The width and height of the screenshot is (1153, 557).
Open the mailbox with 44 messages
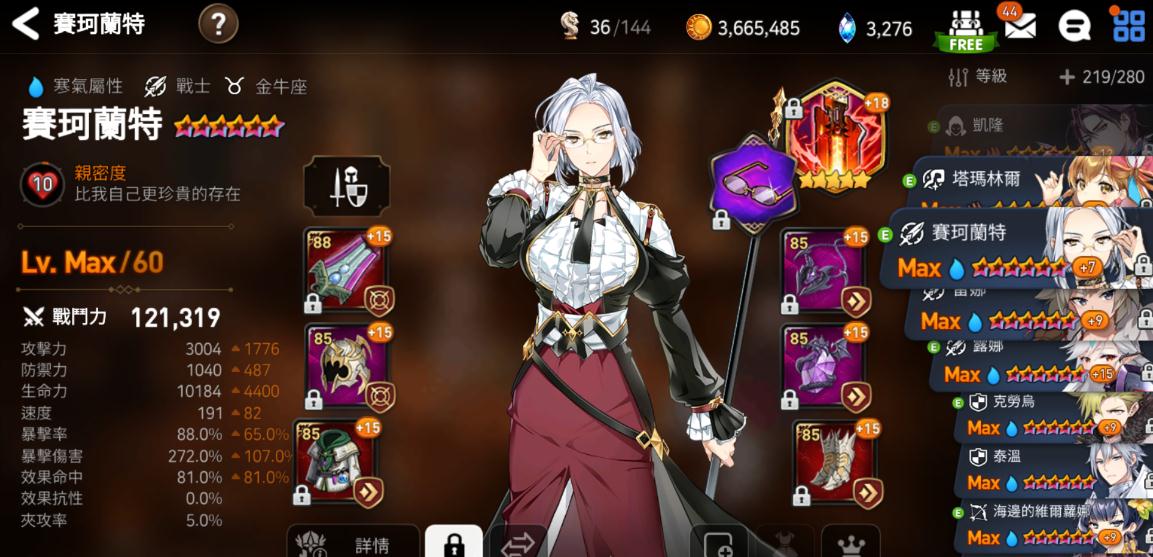click(1019, 25)
